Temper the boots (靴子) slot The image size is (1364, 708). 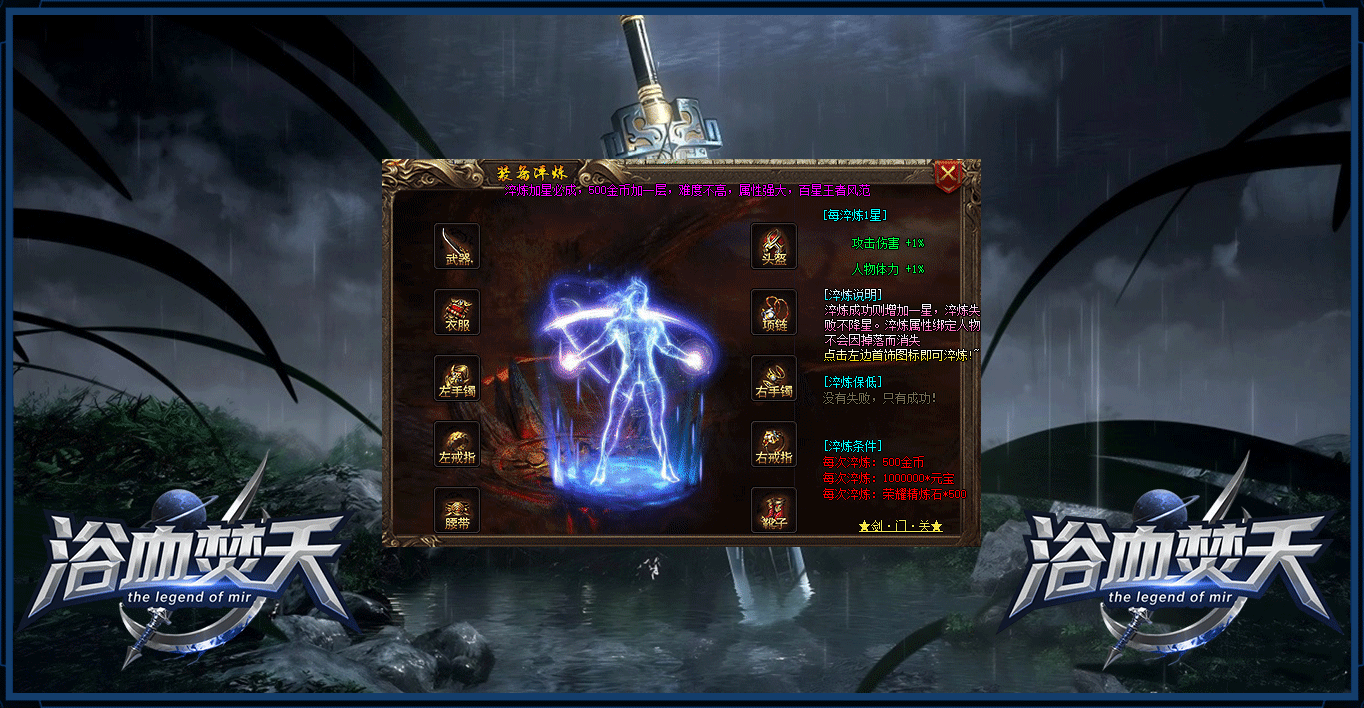pos(774,510)
